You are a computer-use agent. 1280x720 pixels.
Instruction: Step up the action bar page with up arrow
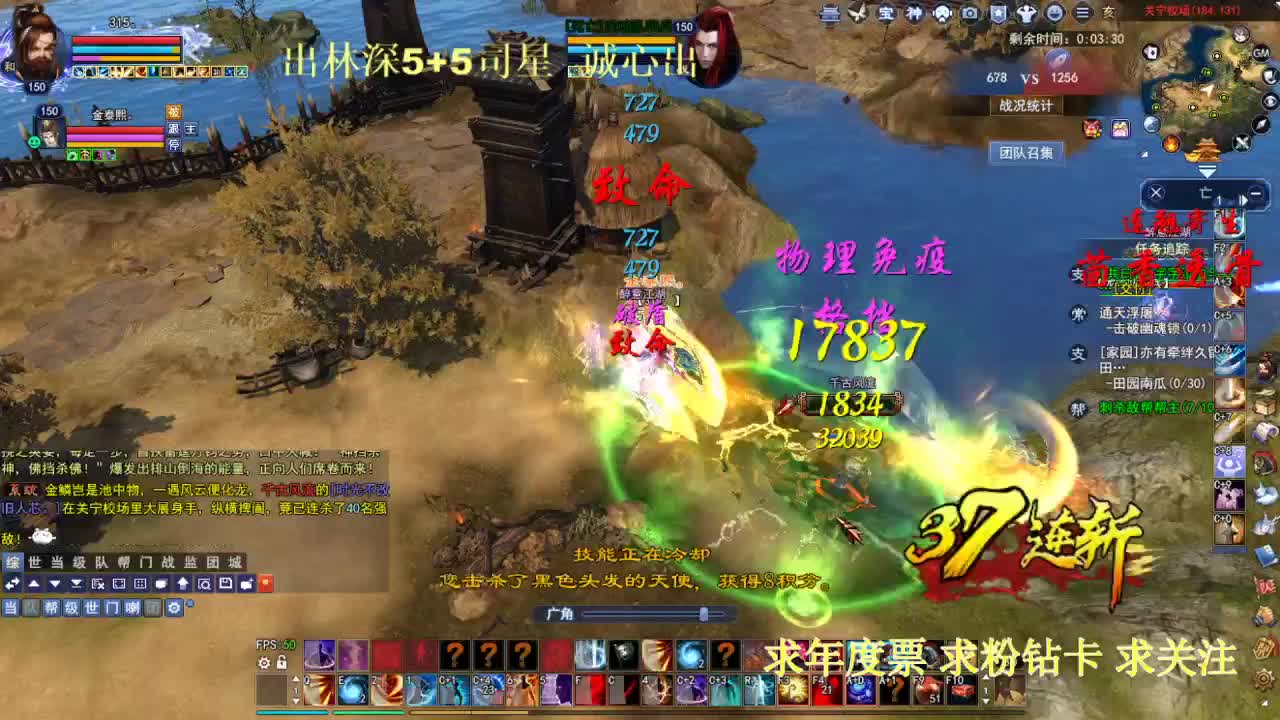coord(295,679)
